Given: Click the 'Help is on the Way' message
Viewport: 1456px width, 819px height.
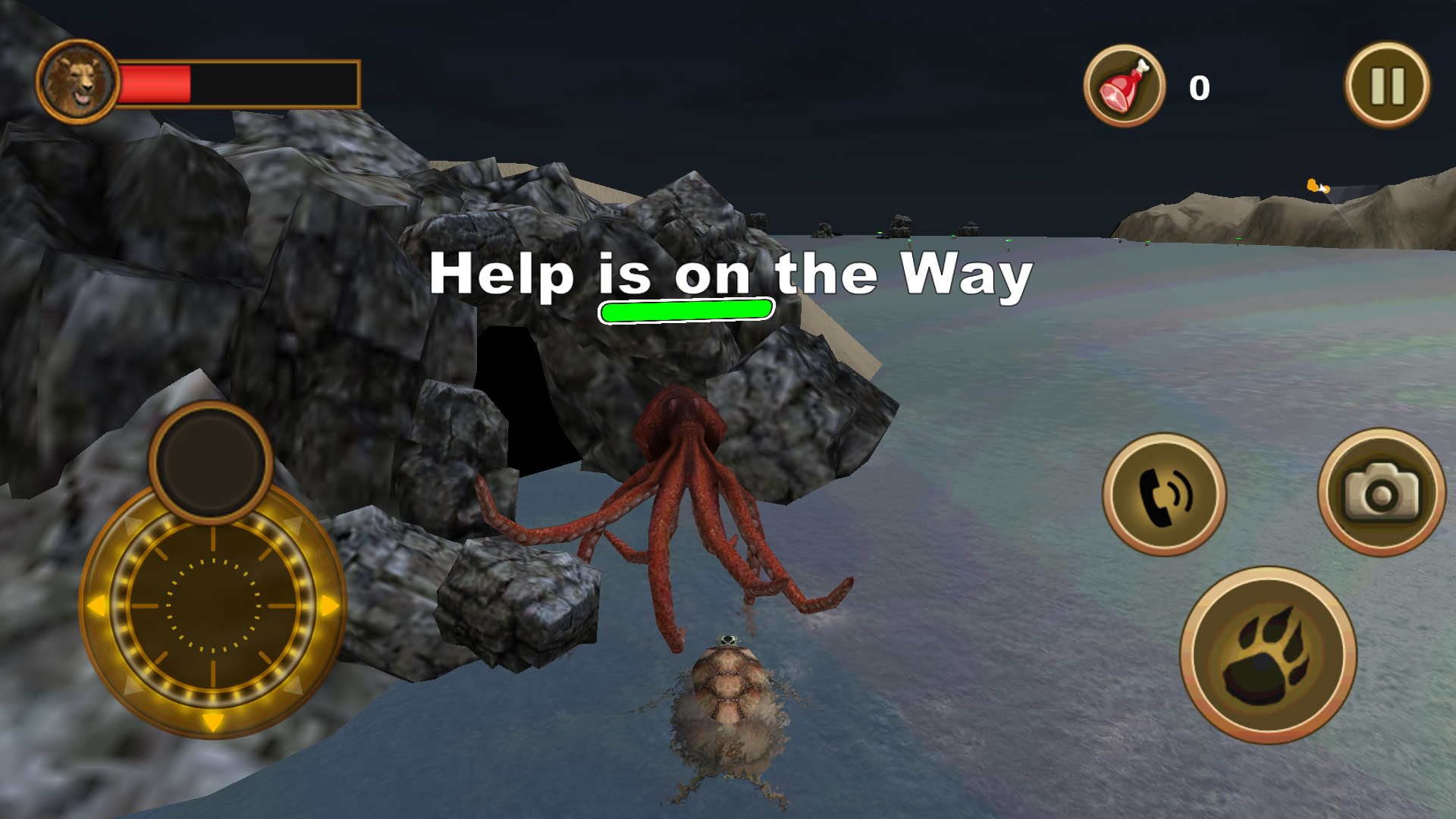Looking at the screenshot, I should click(x=730, y=275).
